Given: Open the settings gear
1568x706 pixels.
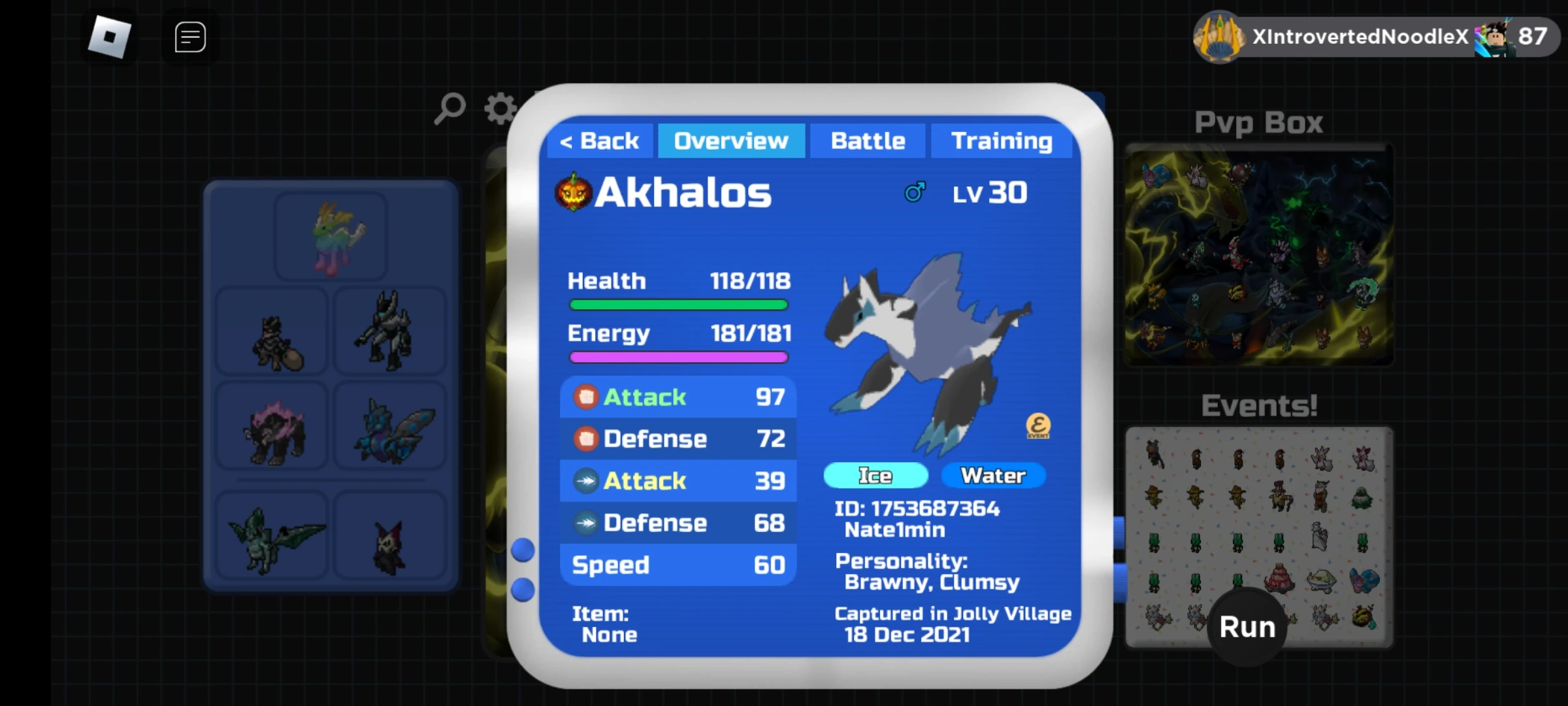Looking at the screenshot, I should pos(498,109).
